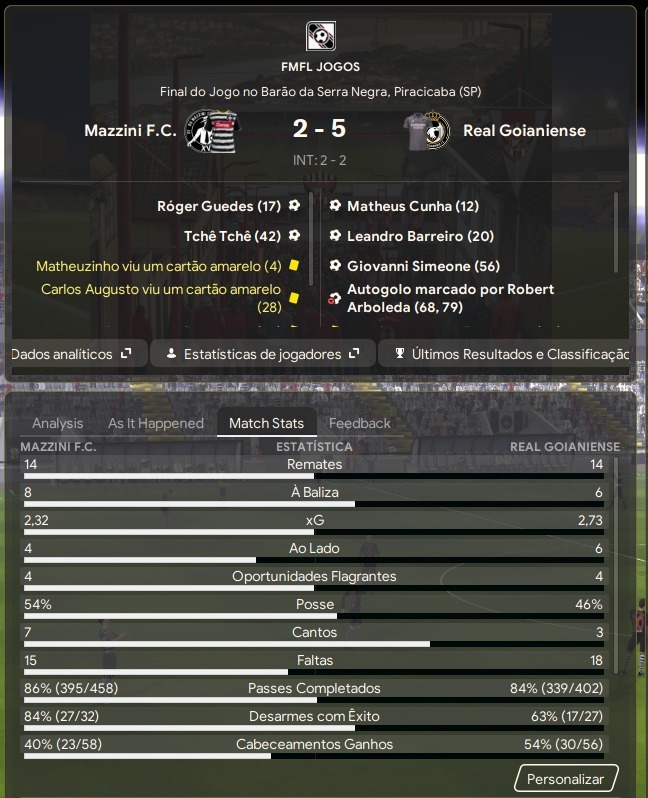Open Mazzini F.C. team name

[130, 131]
